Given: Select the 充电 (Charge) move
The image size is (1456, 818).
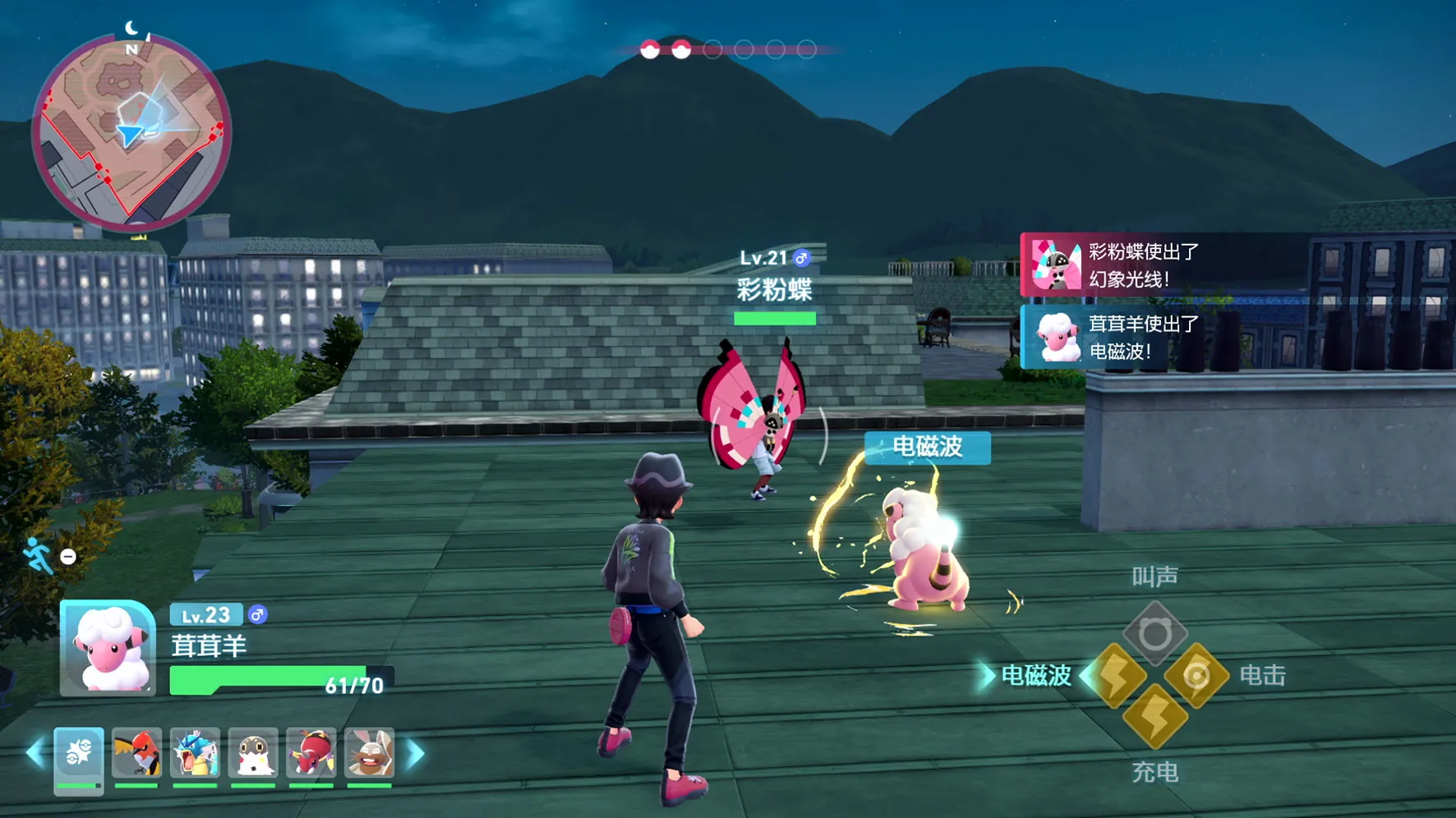Looking at the screenshot, I should [1155, 717].
